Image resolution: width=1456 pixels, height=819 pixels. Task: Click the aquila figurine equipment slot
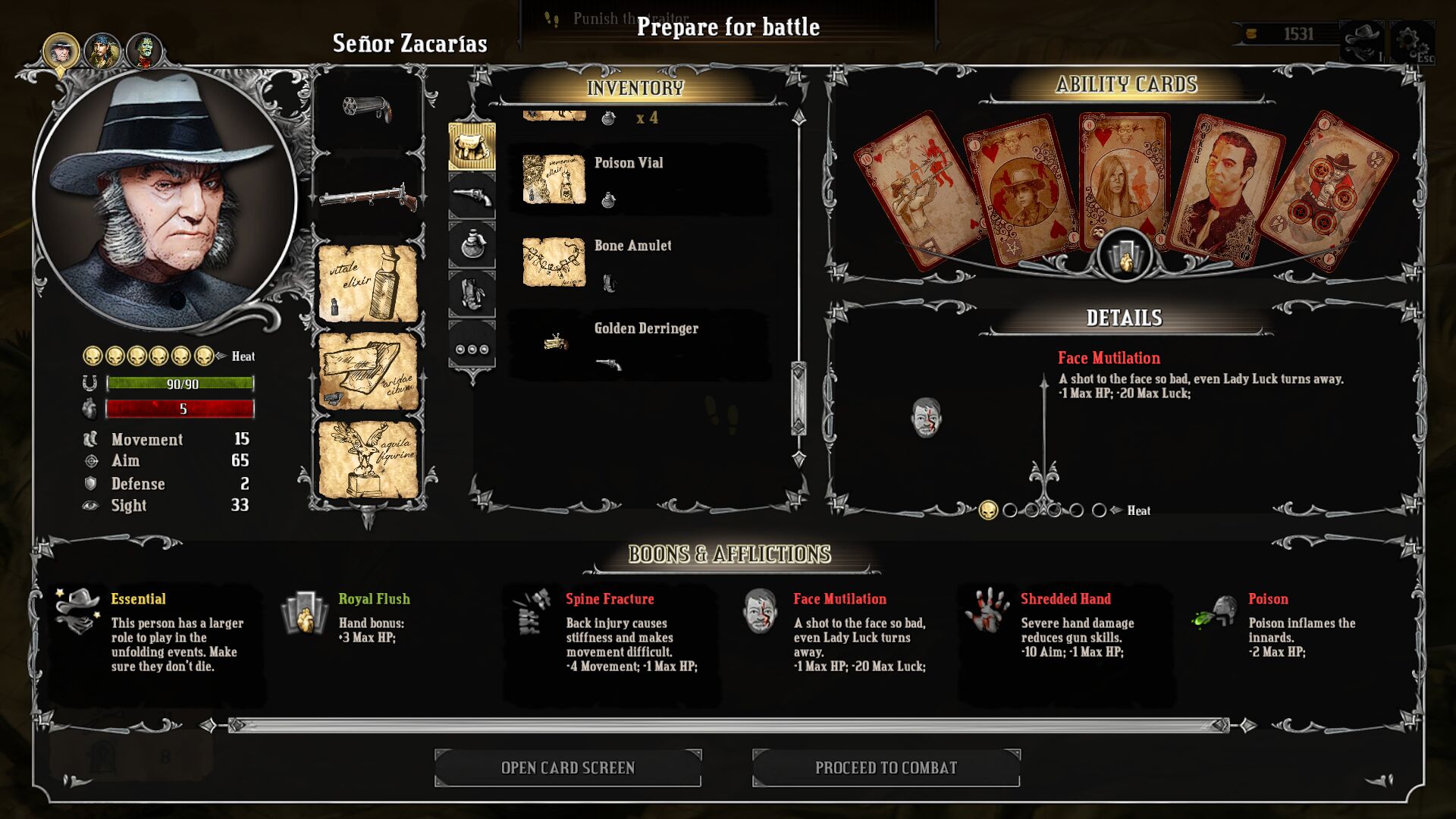(x=368, y=459)
